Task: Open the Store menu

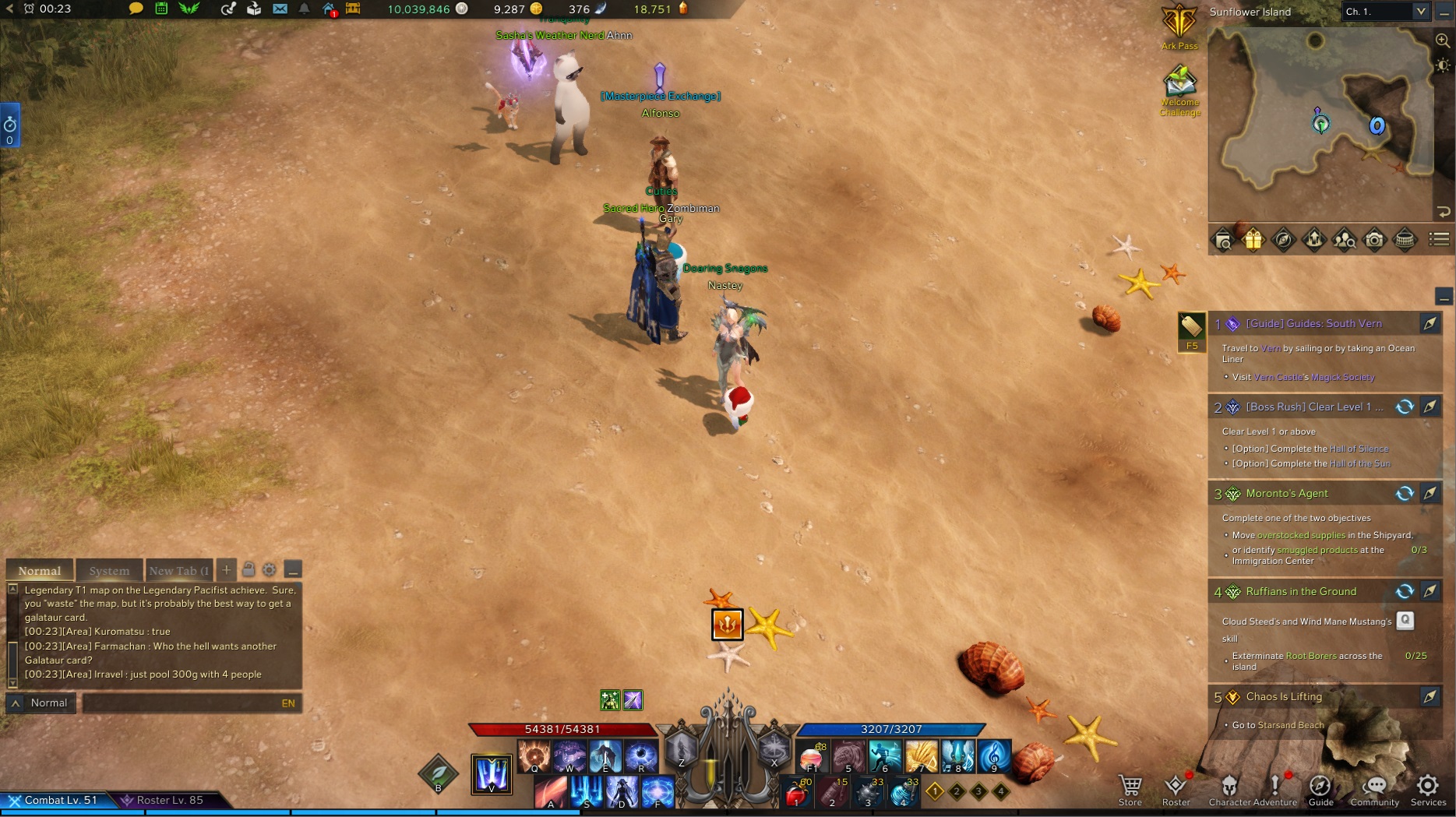Action: (x=1130, y=789)
